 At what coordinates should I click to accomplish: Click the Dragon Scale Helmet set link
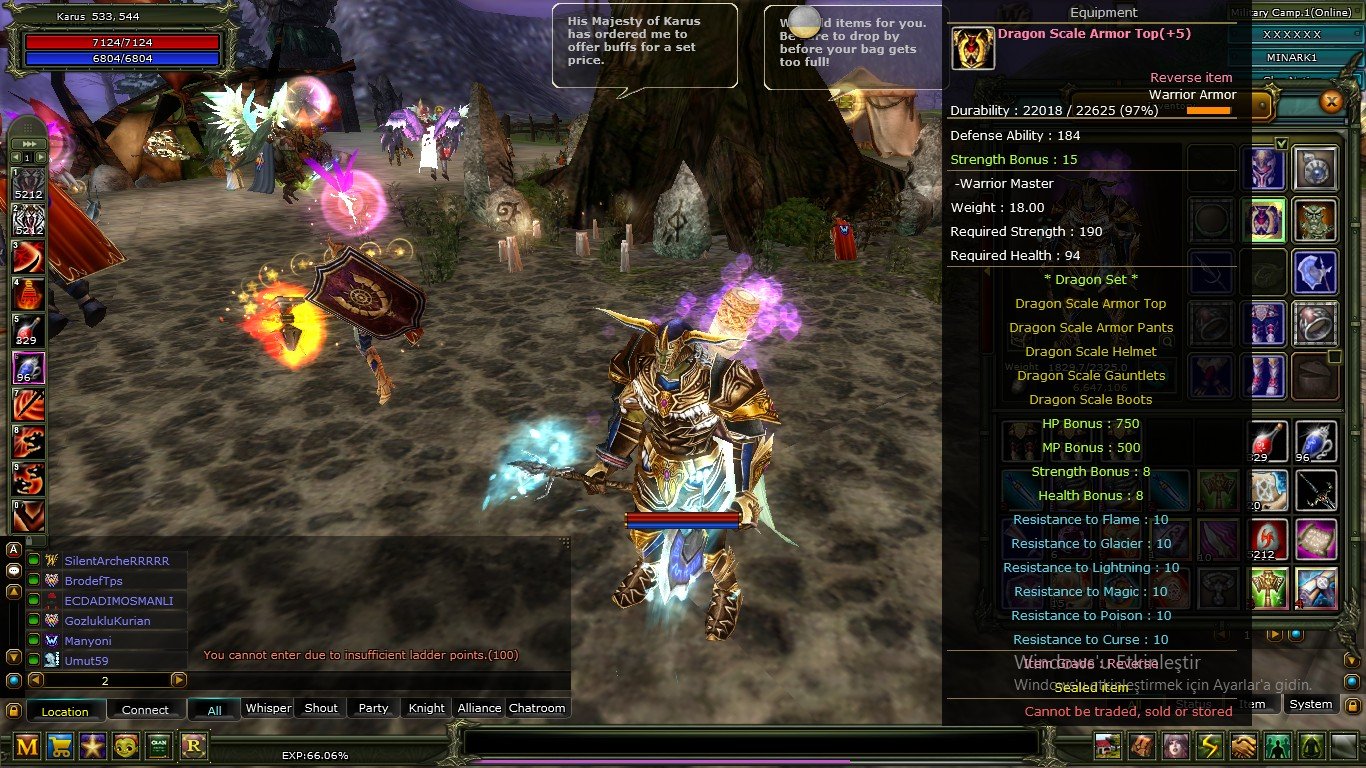[x=1092, y=351]
